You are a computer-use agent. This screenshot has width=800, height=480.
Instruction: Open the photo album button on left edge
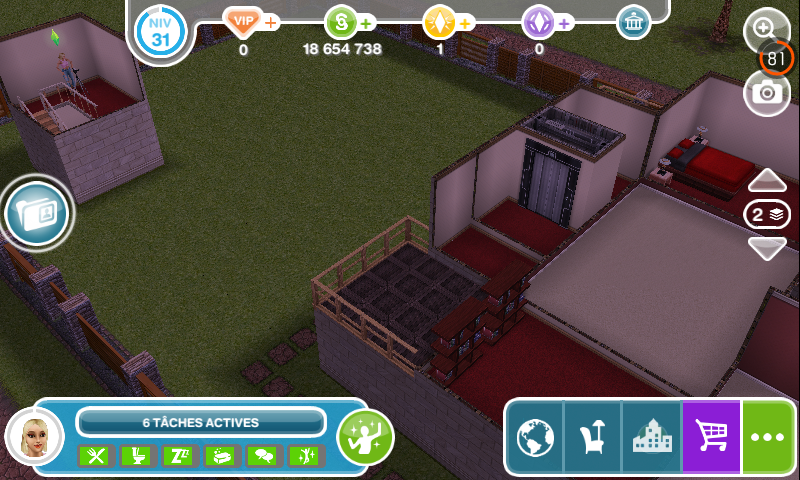click(38, 210)
